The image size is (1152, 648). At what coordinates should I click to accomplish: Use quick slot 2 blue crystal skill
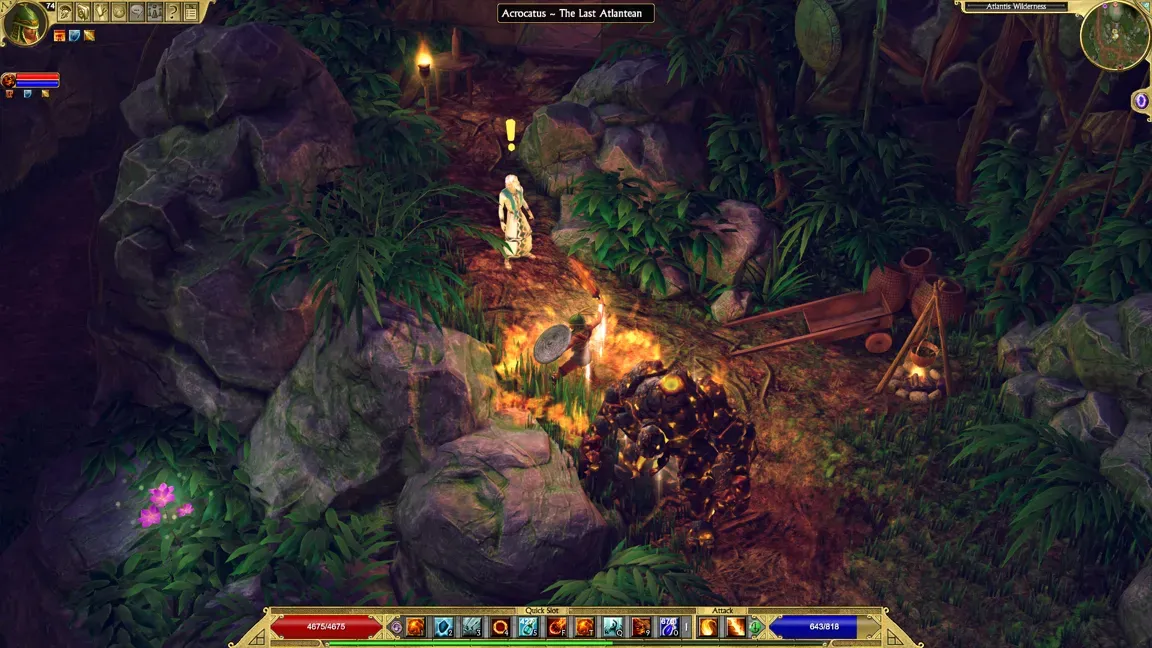444,627
